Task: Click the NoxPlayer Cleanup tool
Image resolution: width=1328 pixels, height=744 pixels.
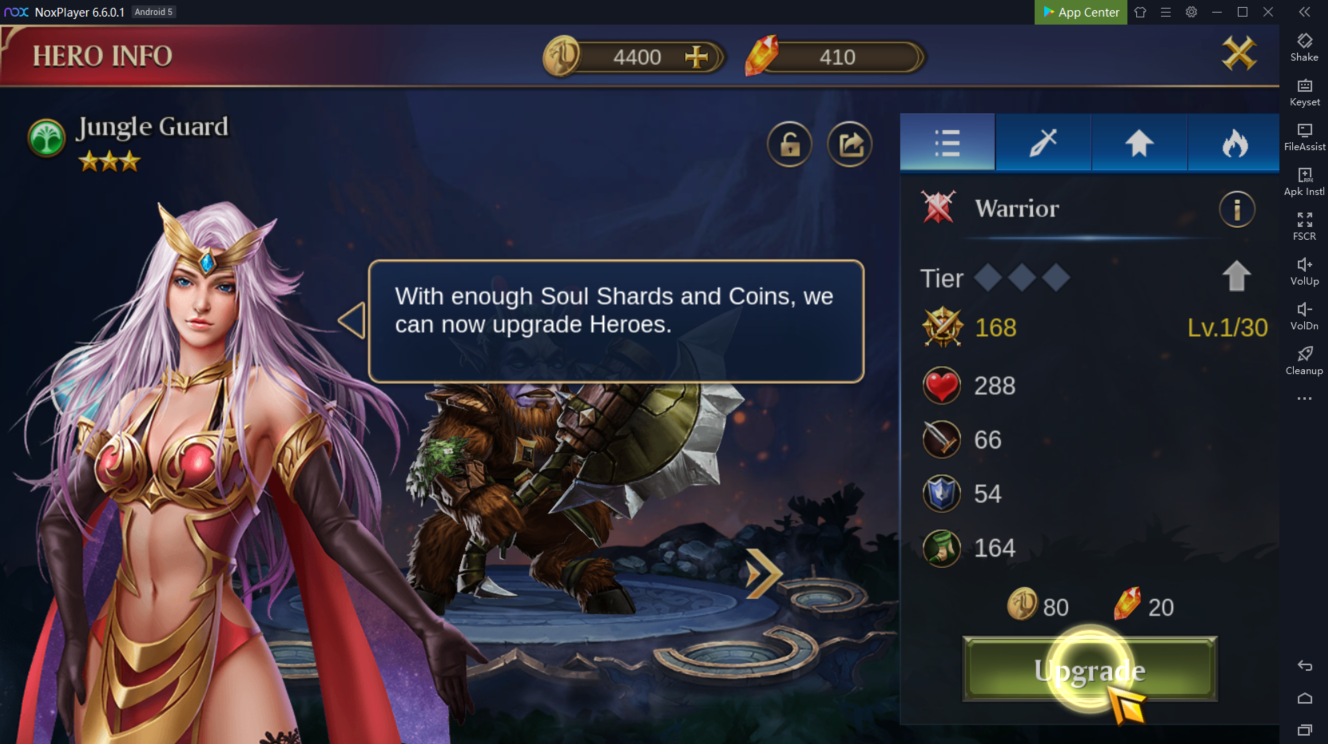Action: pos(1304,360)
